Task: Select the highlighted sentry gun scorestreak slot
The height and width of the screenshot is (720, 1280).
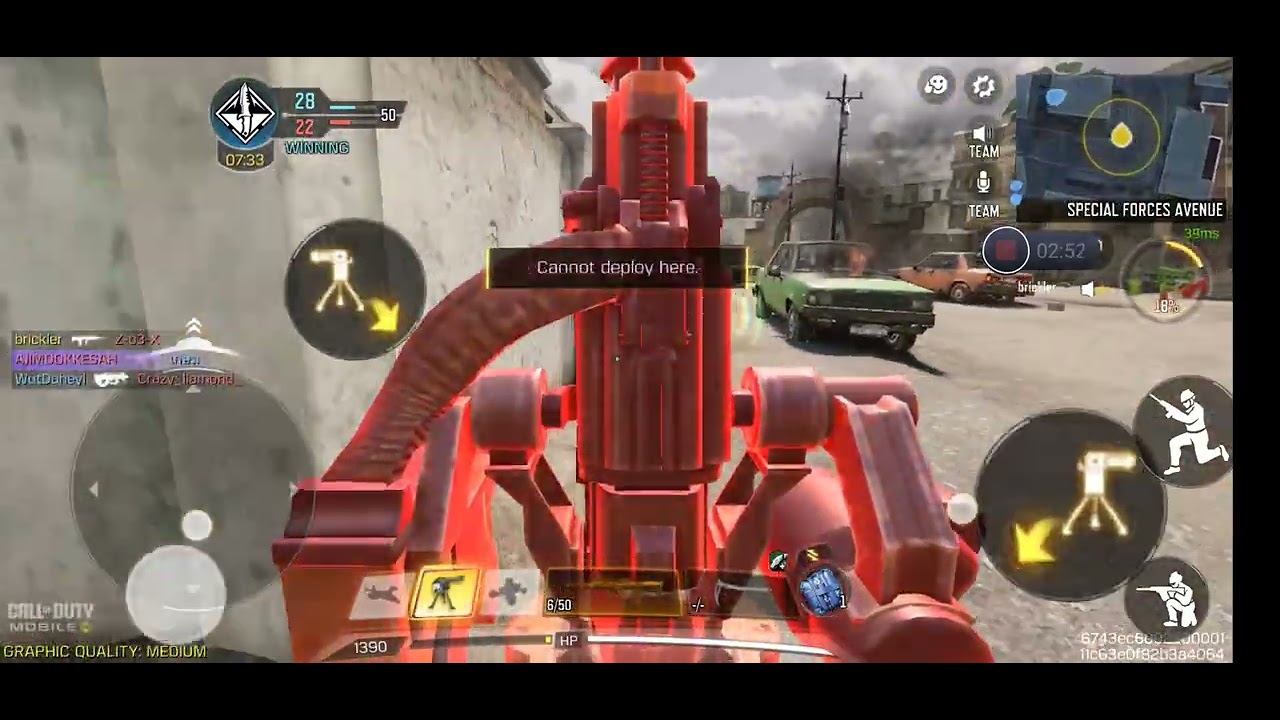Action: 445,594
